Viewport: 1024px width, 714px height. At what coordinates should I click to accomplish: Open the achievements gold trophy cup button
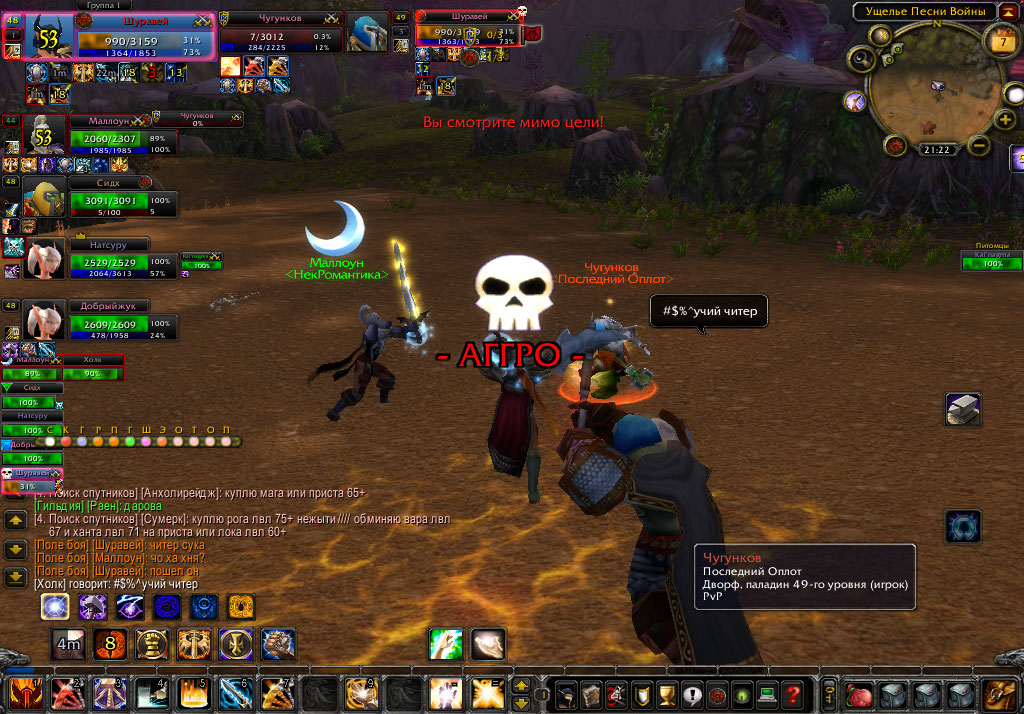669,693
